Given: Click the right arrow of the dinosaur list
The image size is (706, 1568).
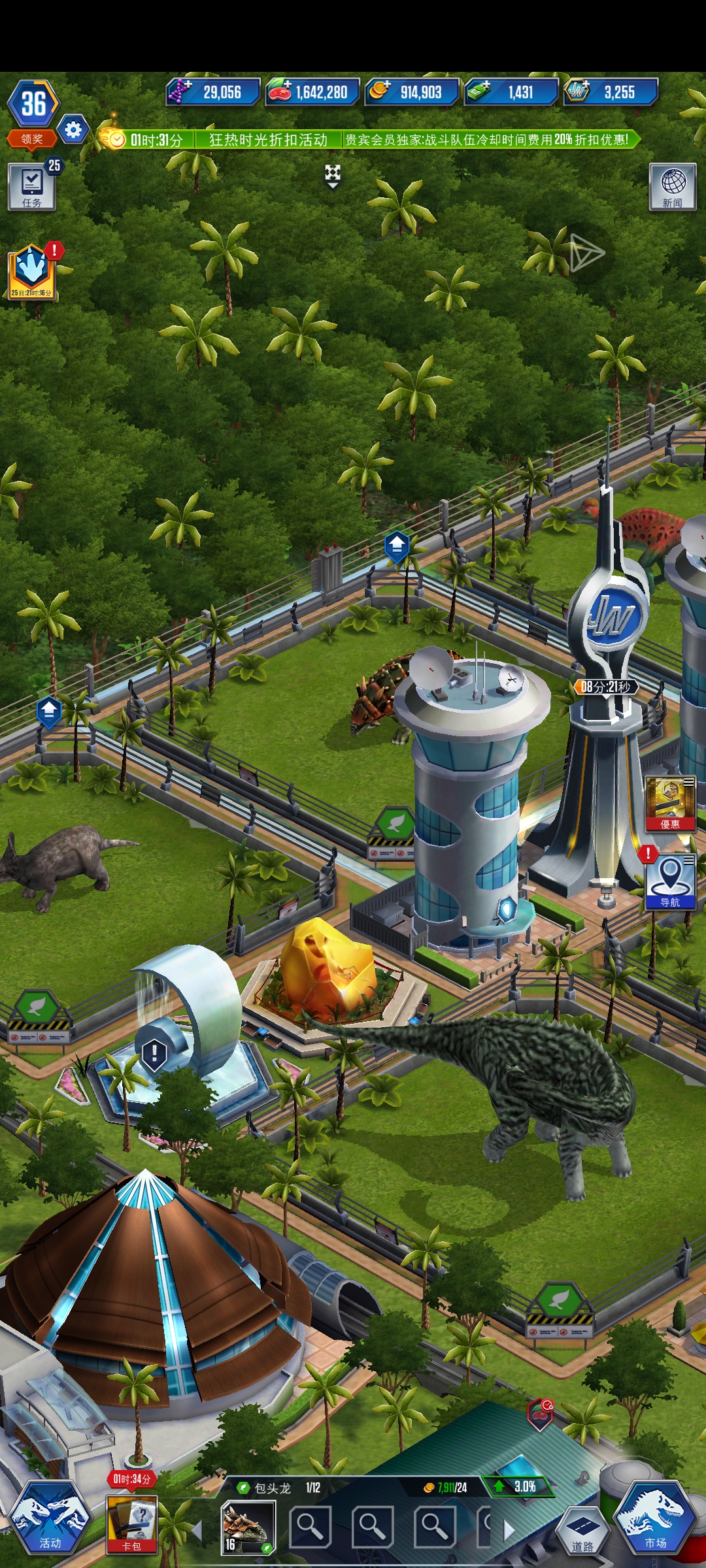Looking at the screenshot, I should [509, 1529].
